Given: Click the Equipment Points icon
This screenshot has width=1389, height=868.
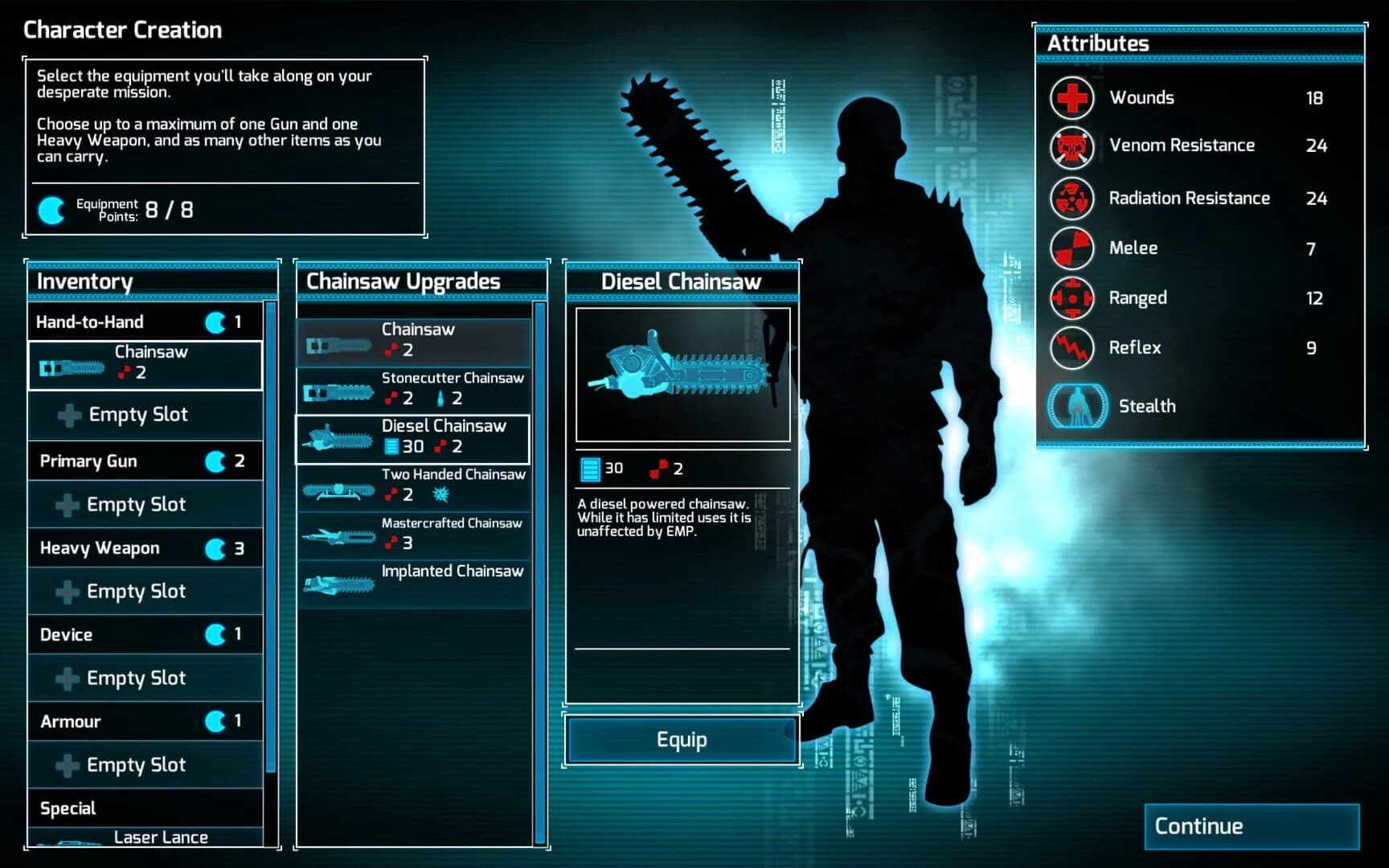Looking at the screenshot, I should coord(50,211).
